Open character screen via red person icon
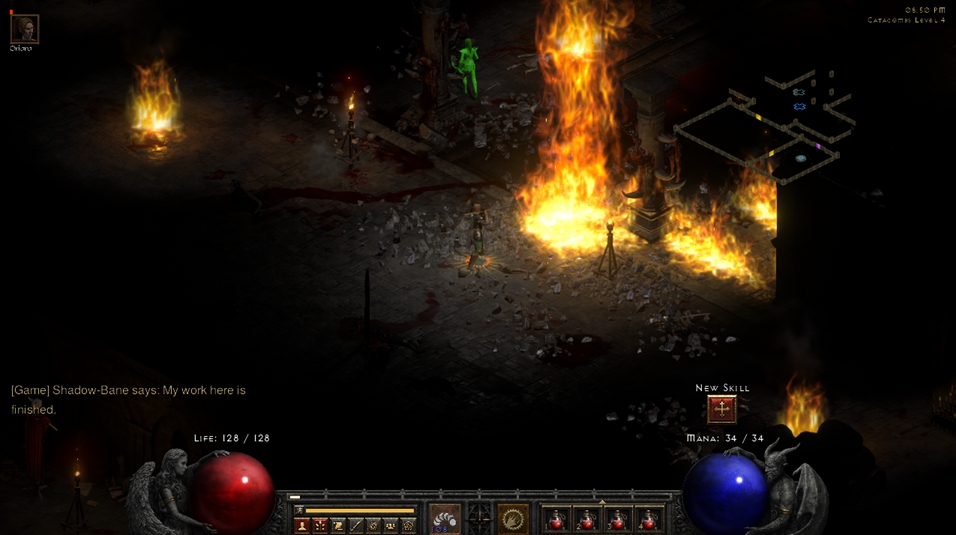 303,525
